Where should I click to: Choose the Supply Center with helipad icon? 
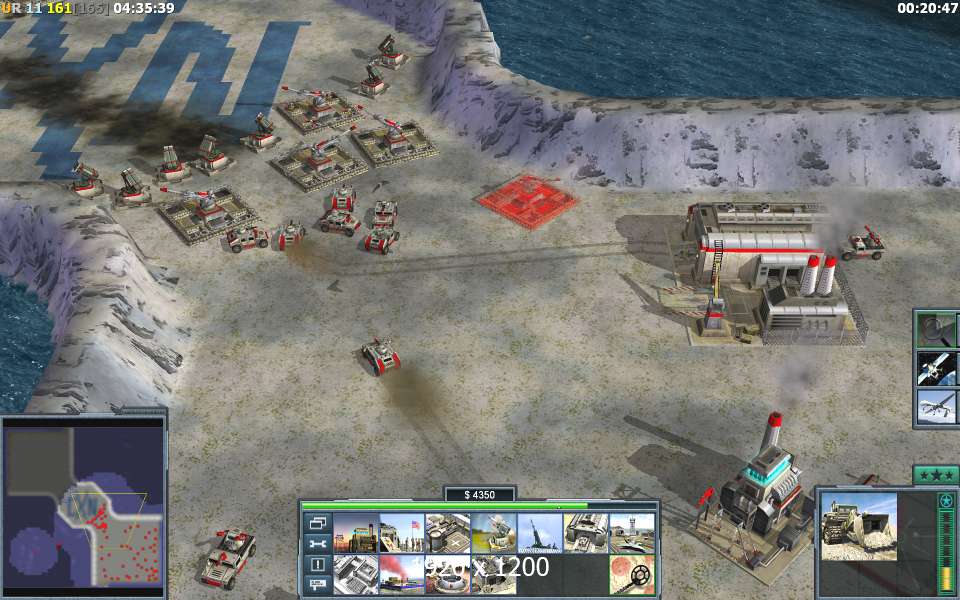pos(447,533)
